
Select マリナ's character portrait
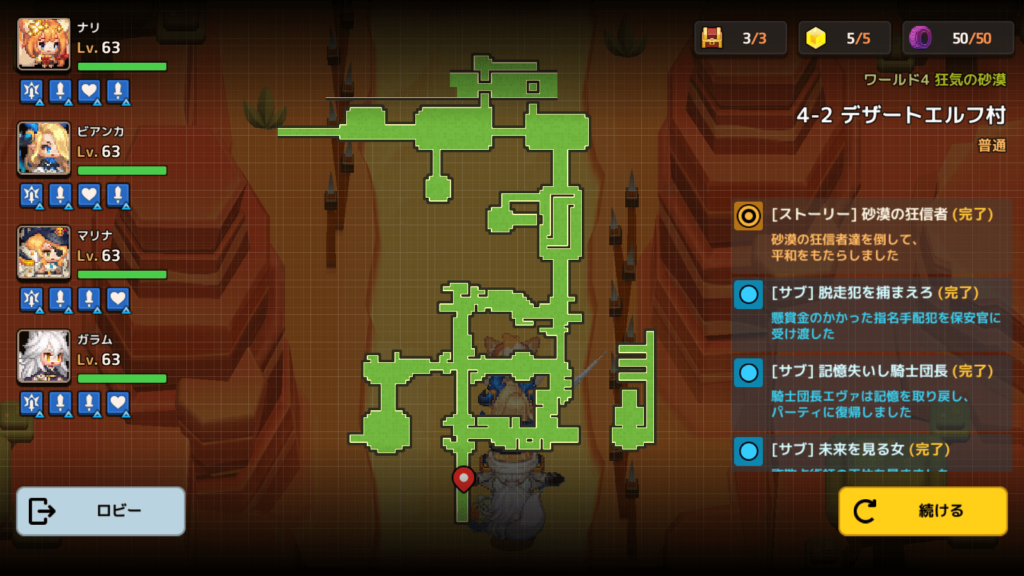pyautogui.click(x=44, y=253)
